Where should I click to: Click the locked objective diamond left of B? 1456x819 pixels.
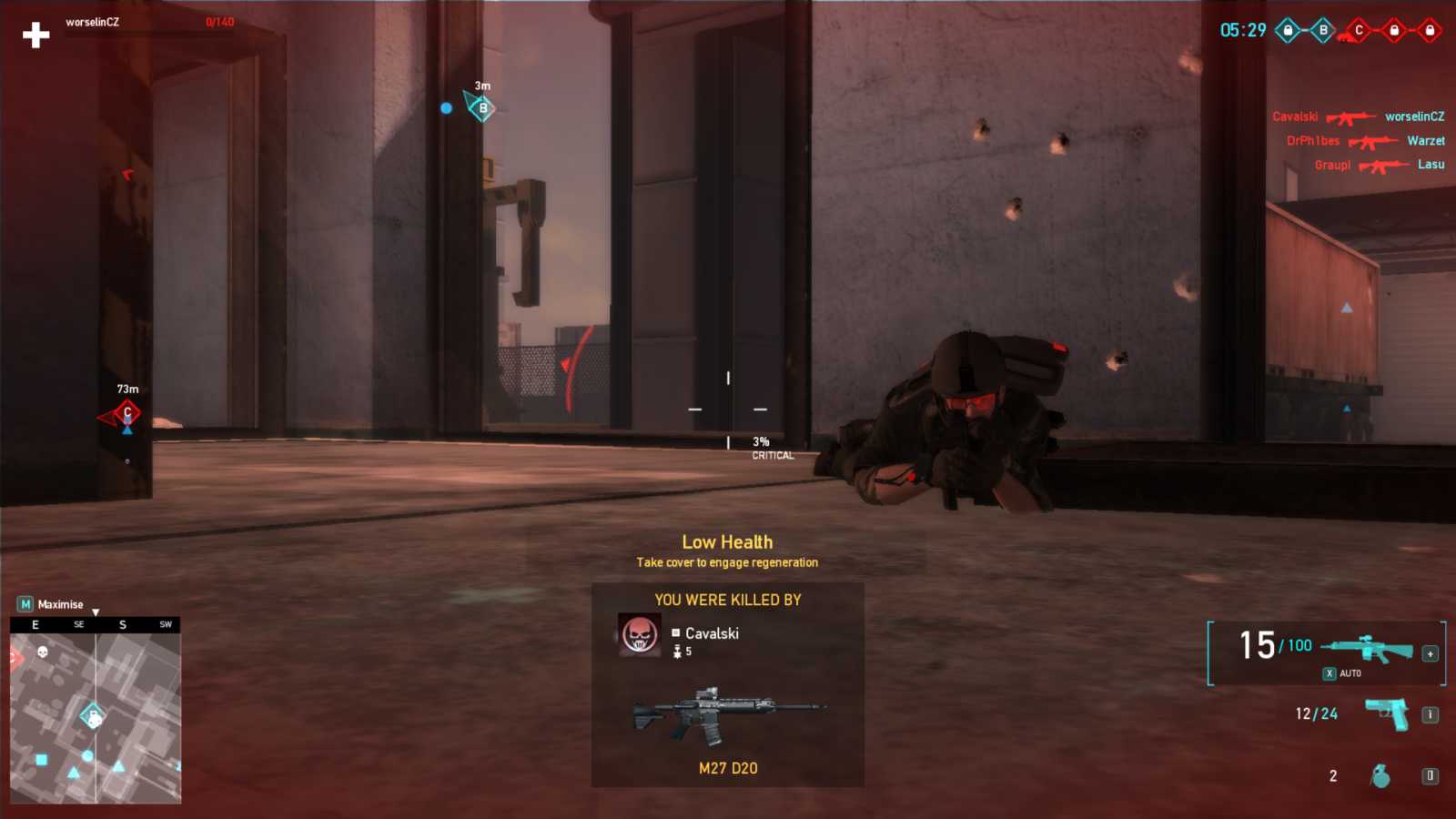pyautogui.click(x=1289, y=30)
